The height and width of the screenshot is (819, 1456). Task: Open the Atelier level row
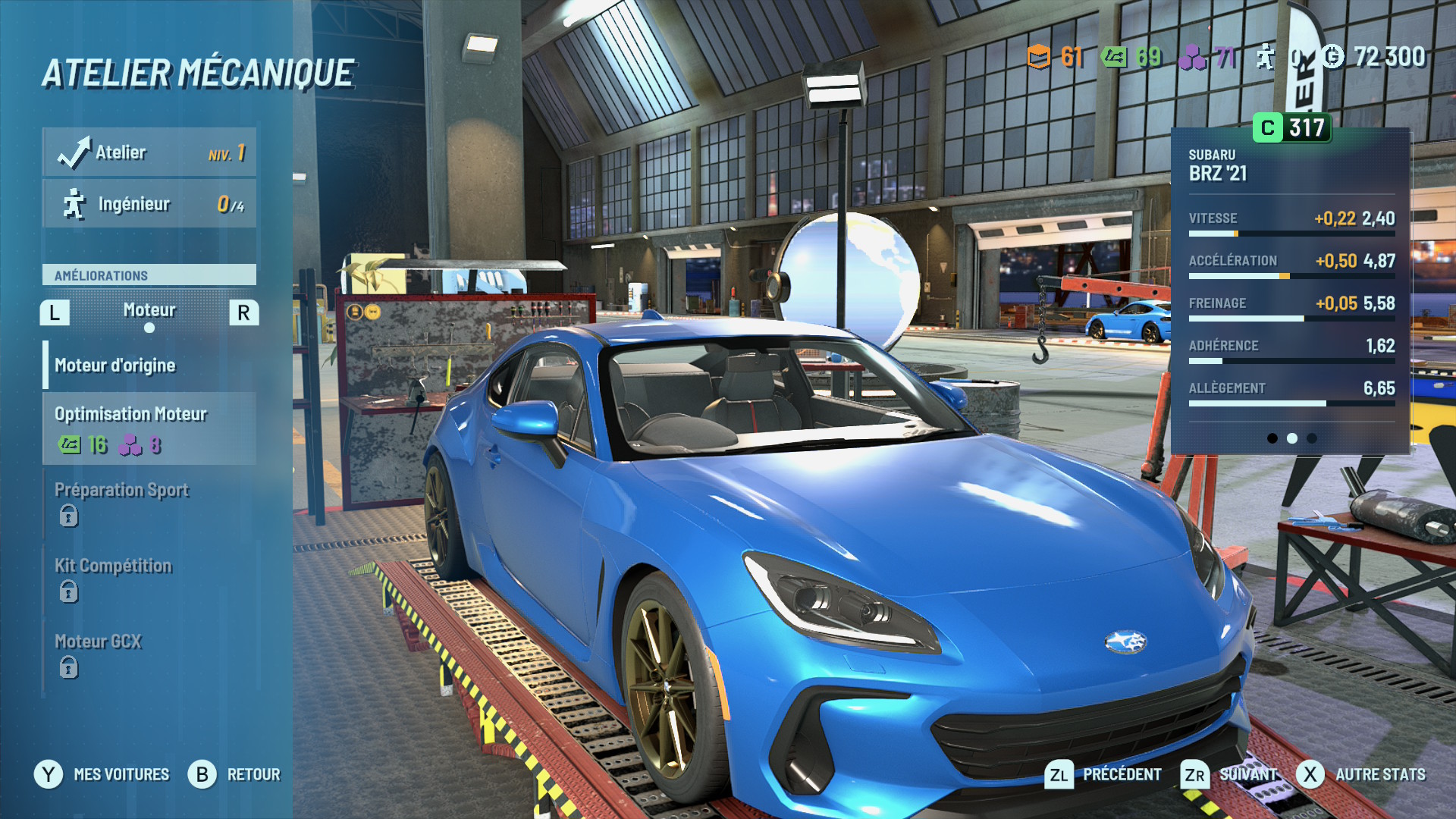(149, 152)
